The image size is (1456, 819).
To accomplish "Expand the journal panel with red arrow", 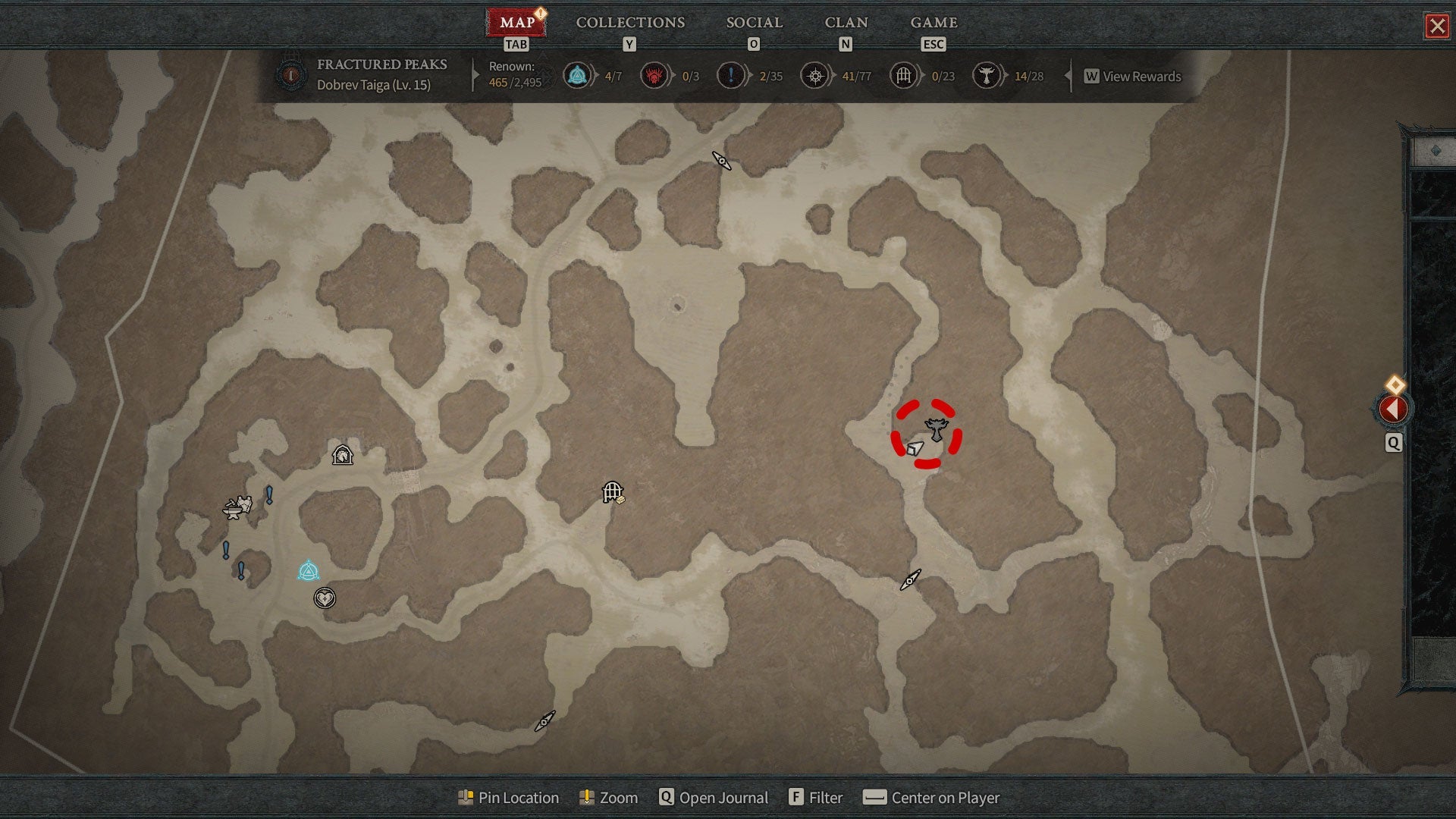I will [1392, 409].
